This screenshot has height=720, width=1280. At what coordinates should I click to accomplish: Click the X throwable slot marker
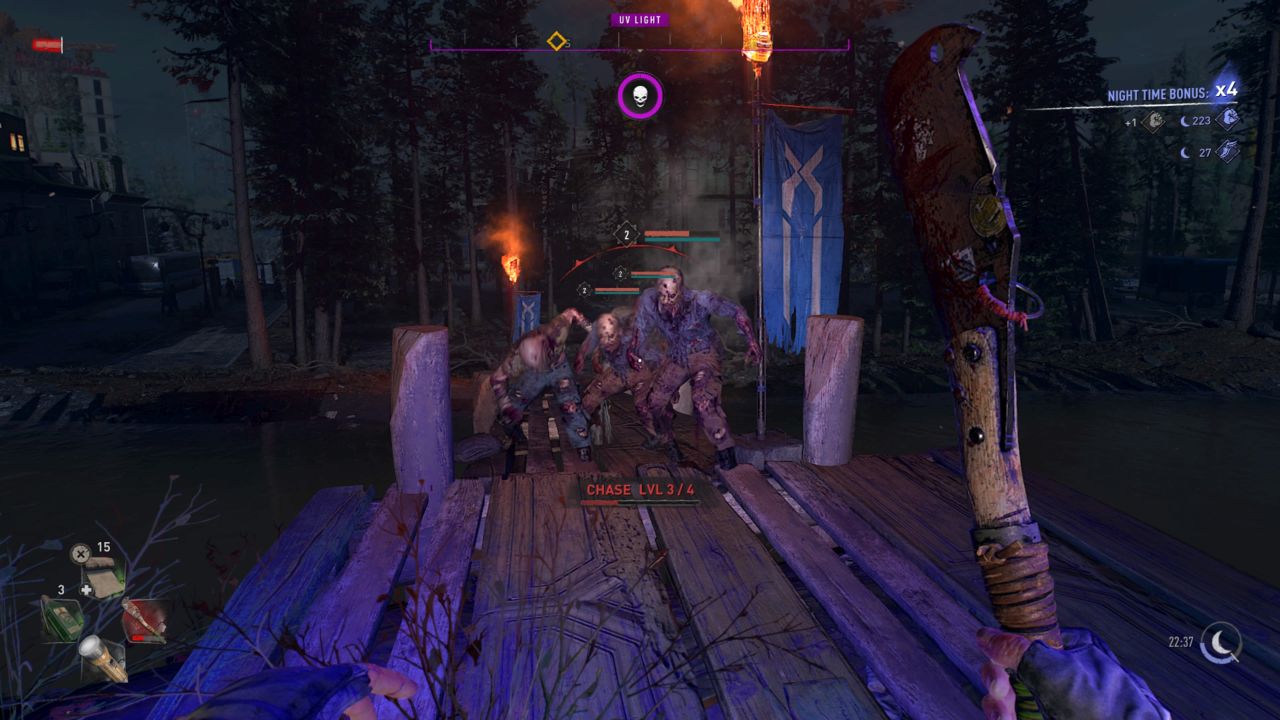[81, 552]
